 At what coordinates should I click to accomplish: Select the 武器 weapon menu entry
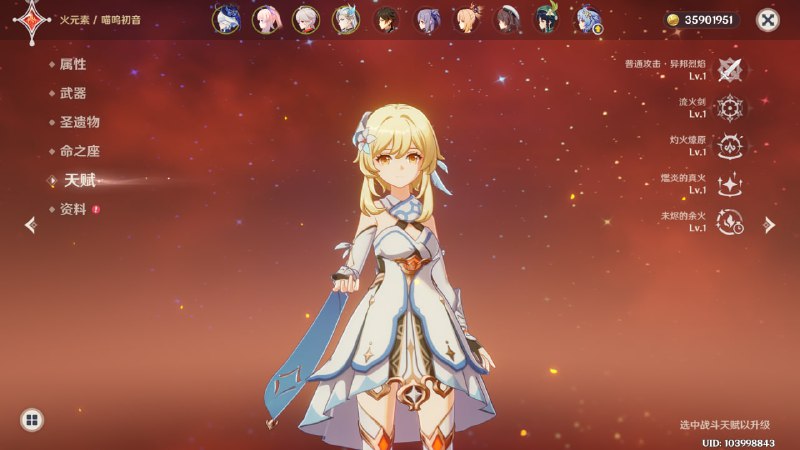[x=73, y=93]
